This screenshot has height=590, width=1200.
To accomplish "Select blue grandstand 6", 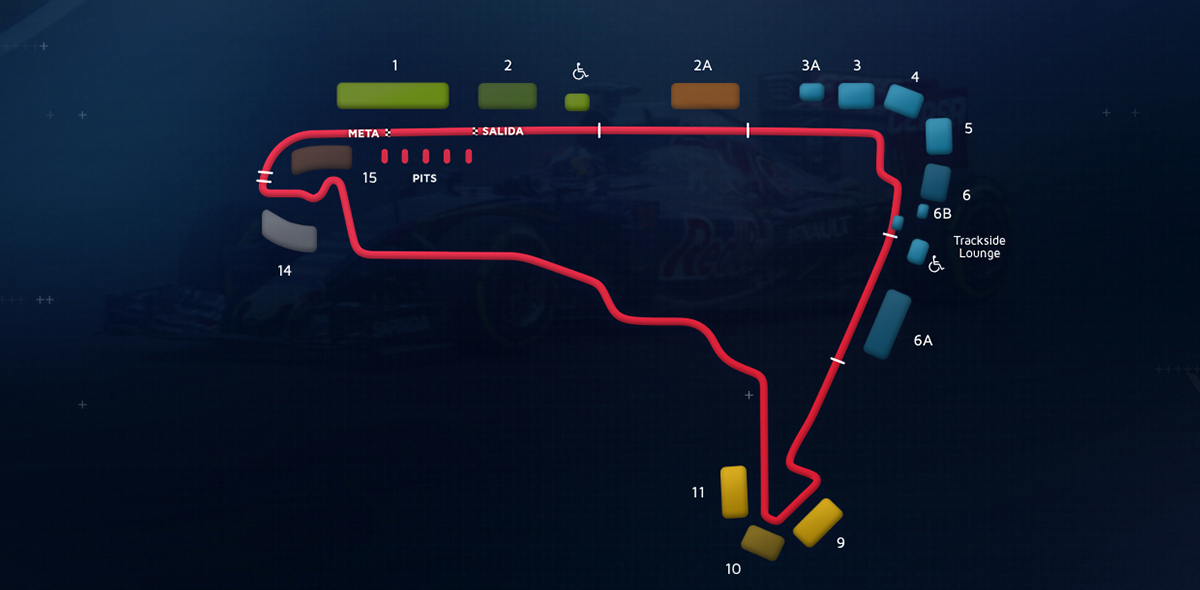I will [935, 182].
